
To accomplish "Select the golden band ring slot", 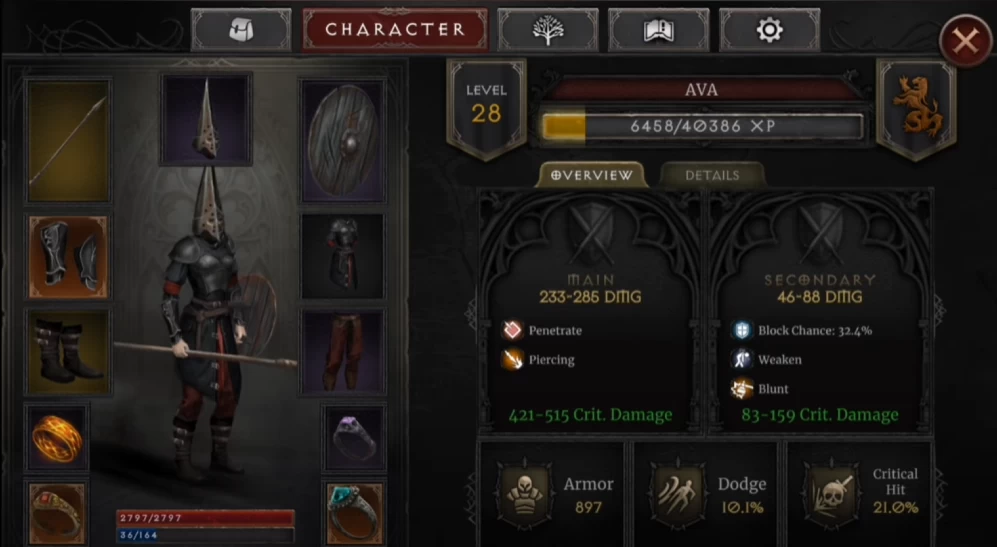I will [57, 436].
